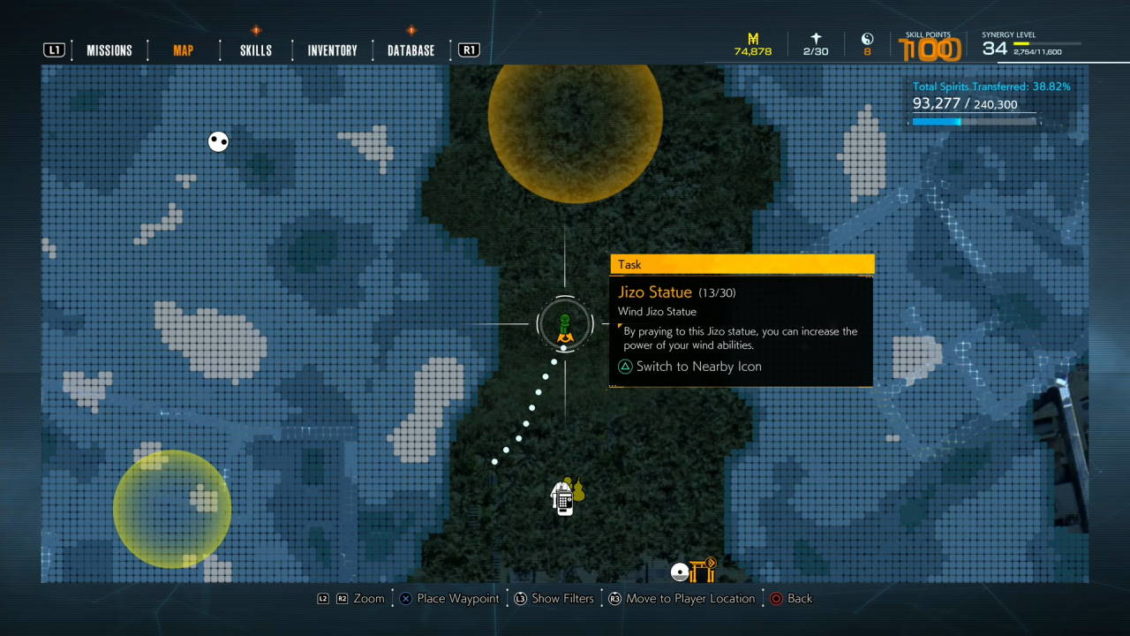Go to the Database tab
This screenshot has width=1130, height=636.
(411, 50)
